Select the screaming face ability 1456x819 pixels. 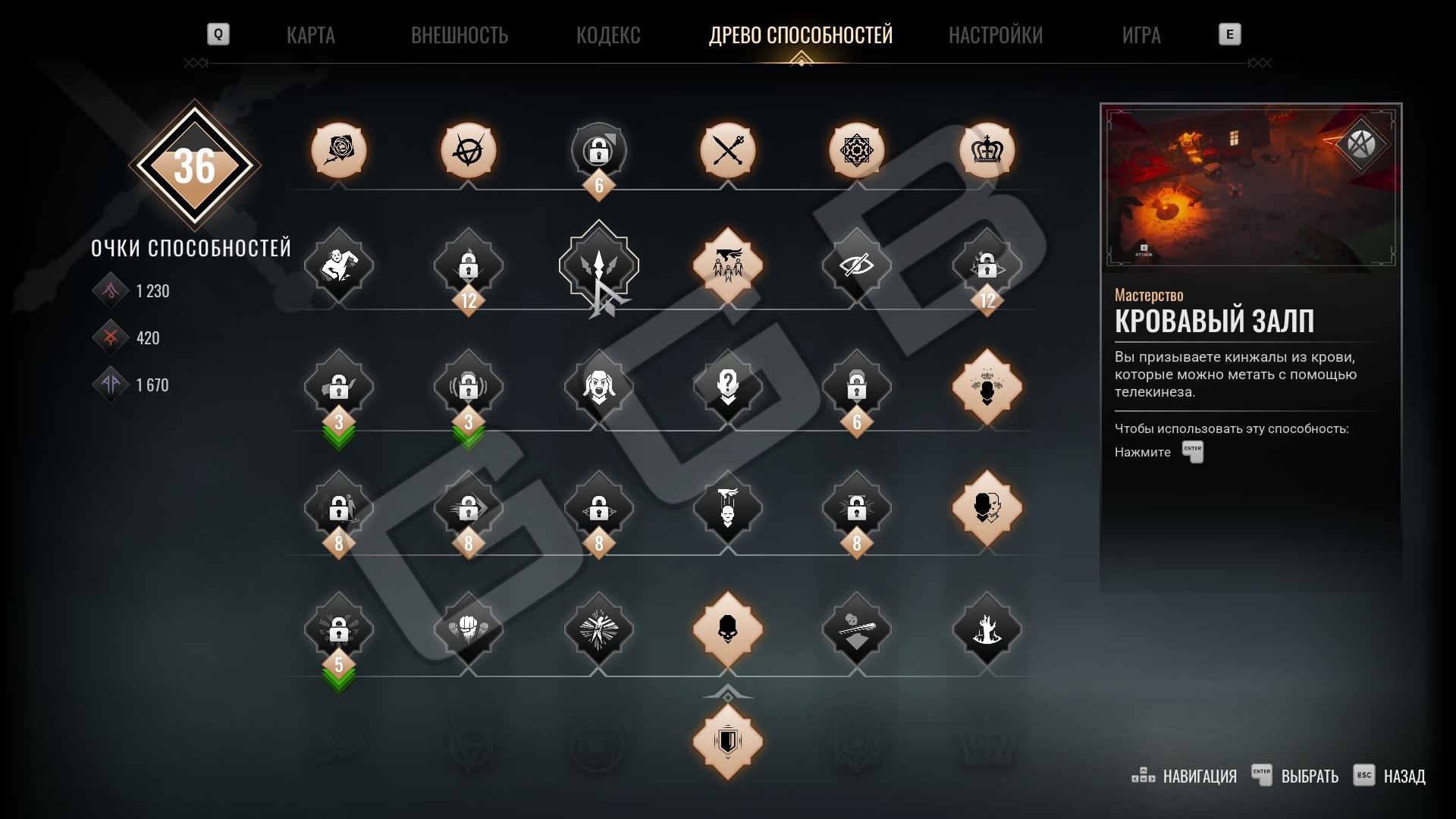(x=598, y=387)
